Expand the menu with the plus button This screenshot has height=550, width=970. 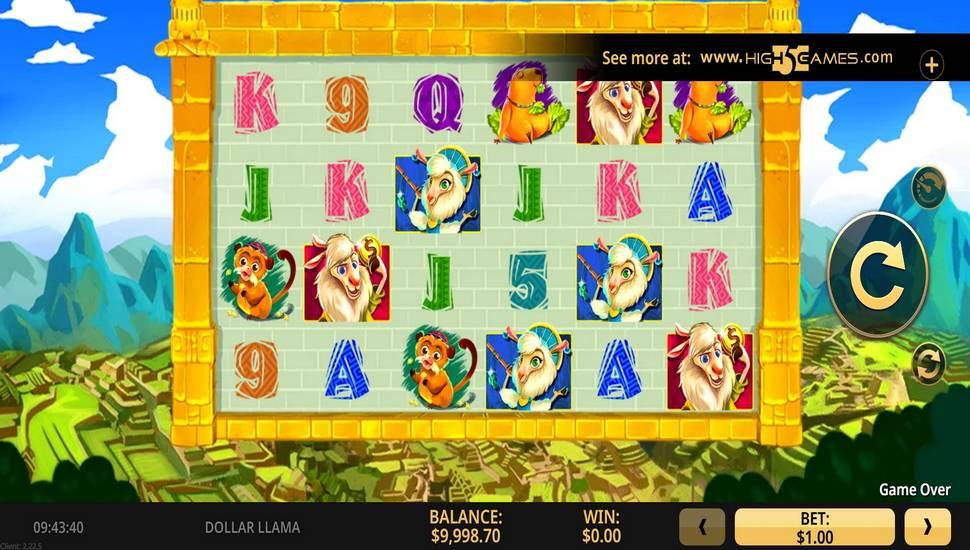pos(931,66)
